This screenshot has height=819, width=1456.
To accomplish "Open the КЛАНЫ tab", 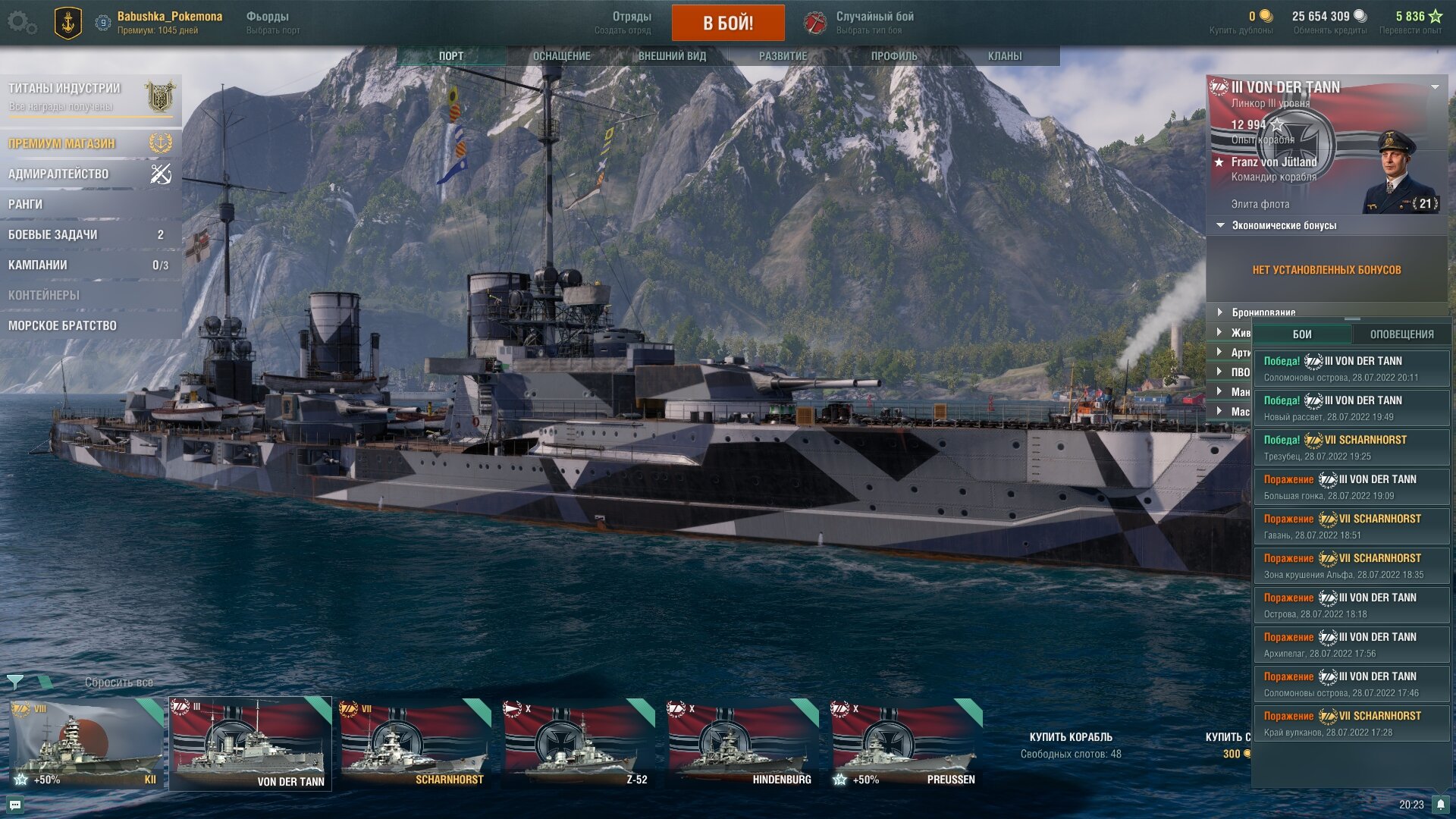I will point(1005,56).
